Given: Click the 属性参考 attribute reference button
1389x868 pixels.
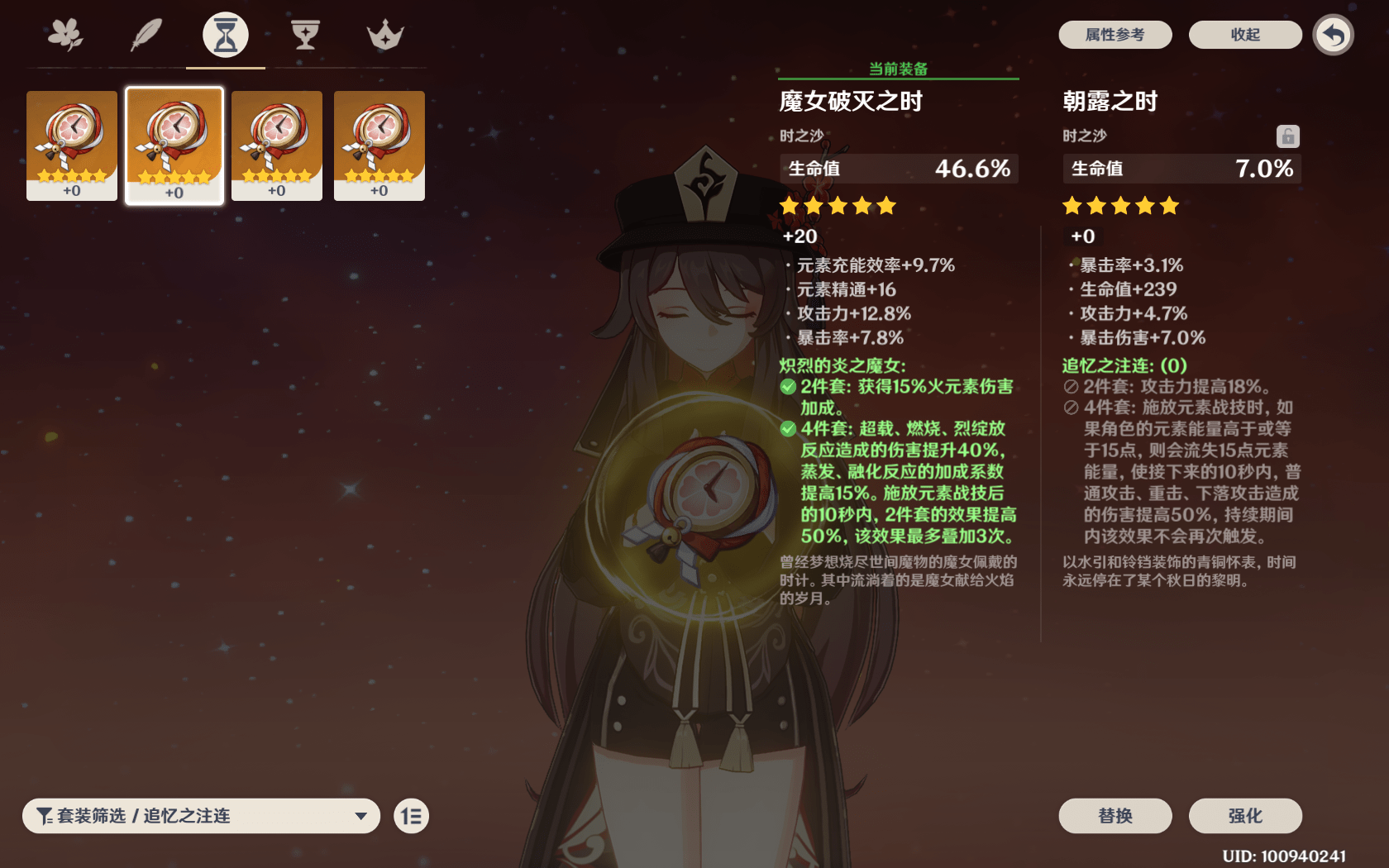Looking at the screenshot, I should [x=1115, y=35].
